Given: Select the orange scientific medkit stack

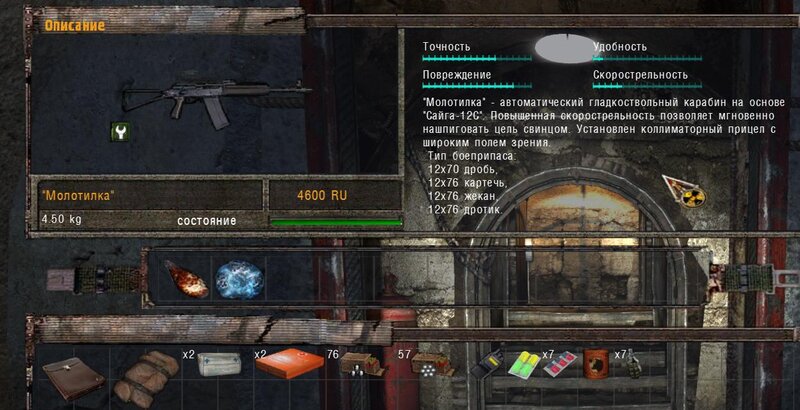Looking at the screenshot, I should point(288,366).
